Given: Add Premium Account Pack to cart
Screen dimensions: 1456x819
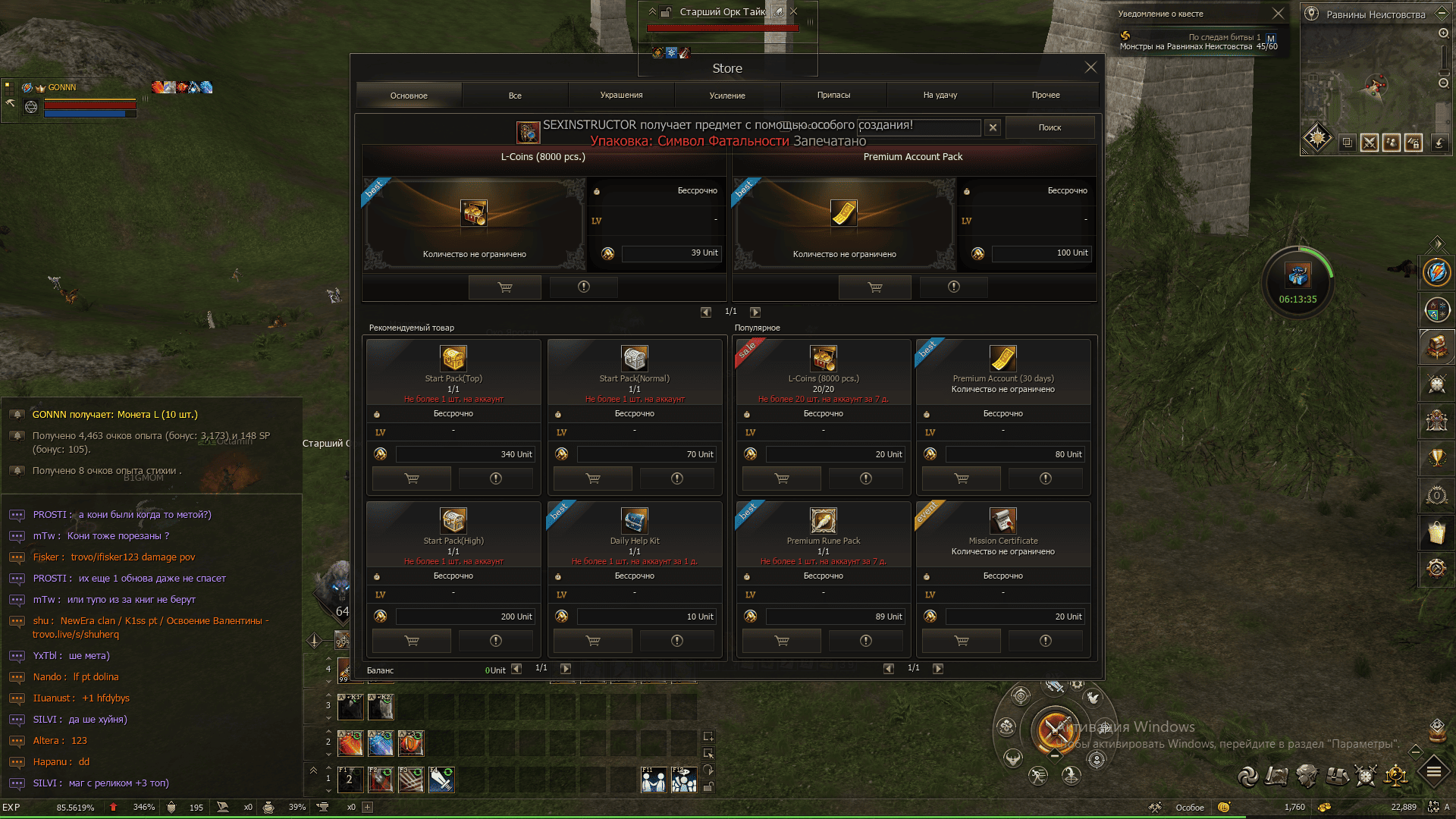Looking at the screenshot, I should (874, 287).
